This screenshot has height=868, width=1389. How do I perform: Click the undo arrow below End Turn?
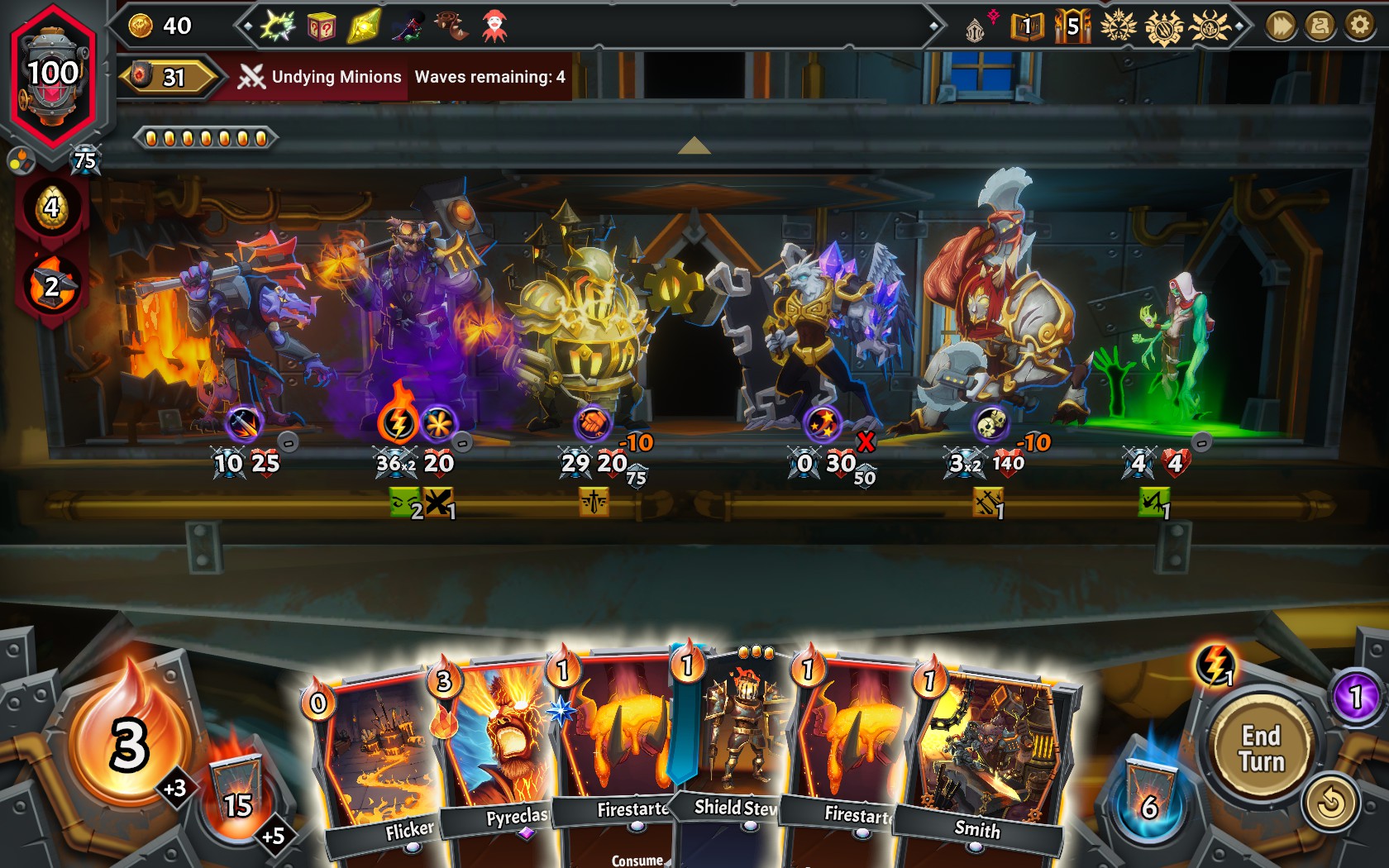(x=1330, y=802)
